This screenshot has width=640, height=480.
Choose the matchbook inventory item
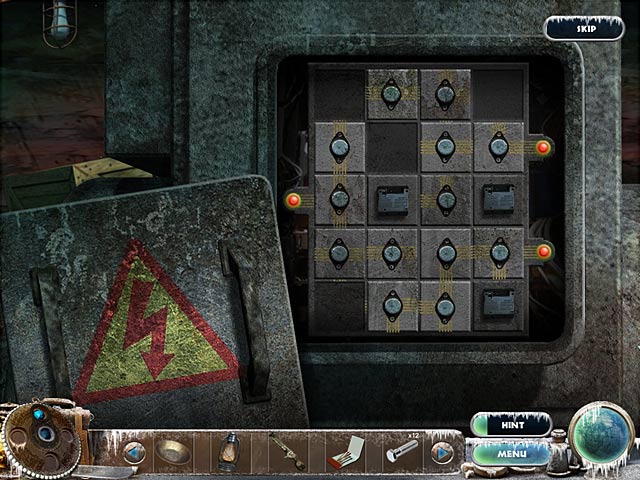point(342,452)
